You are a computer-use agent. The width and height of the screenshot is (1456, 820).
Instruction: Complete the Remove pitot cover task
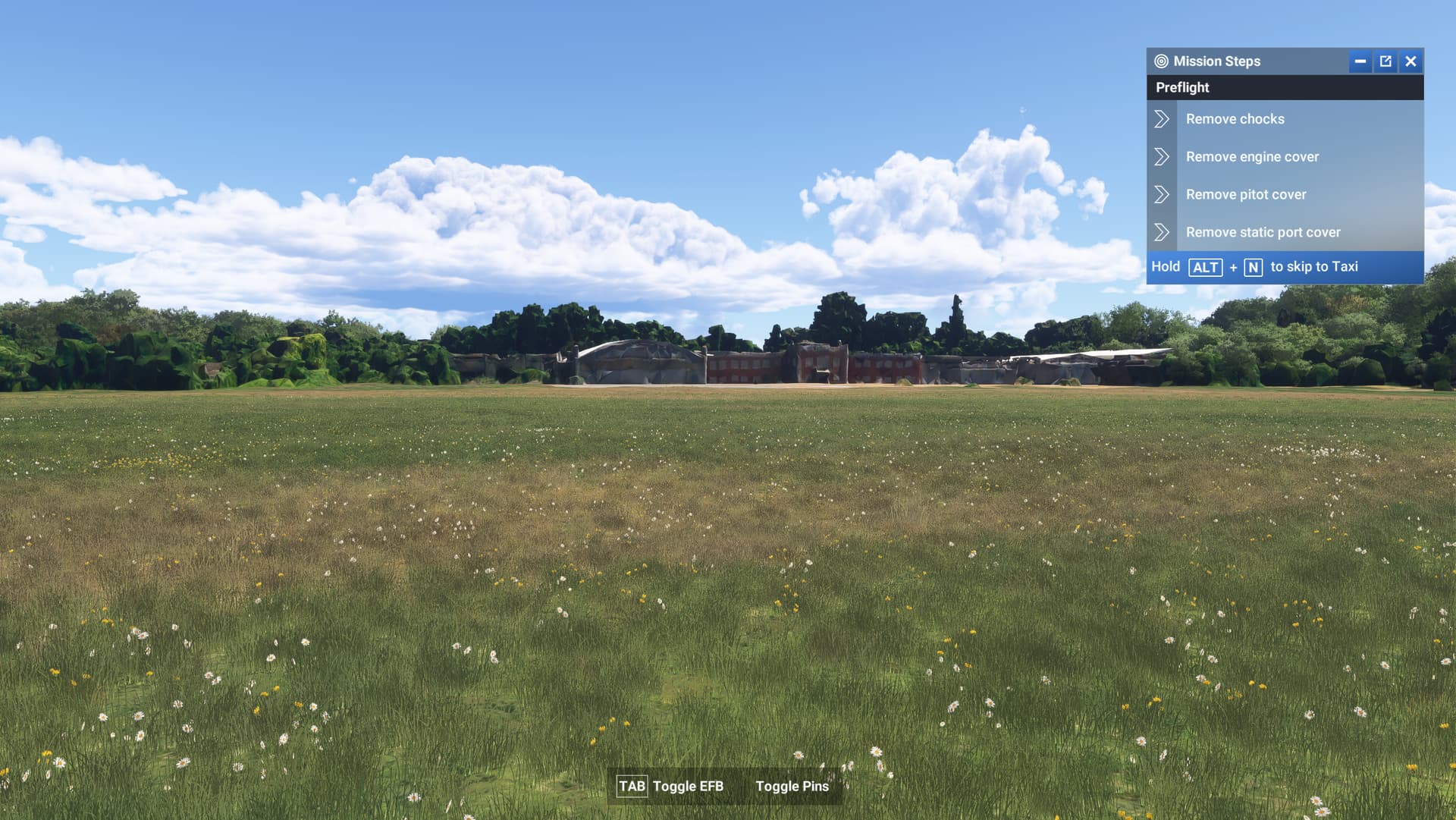(1246, 194)
